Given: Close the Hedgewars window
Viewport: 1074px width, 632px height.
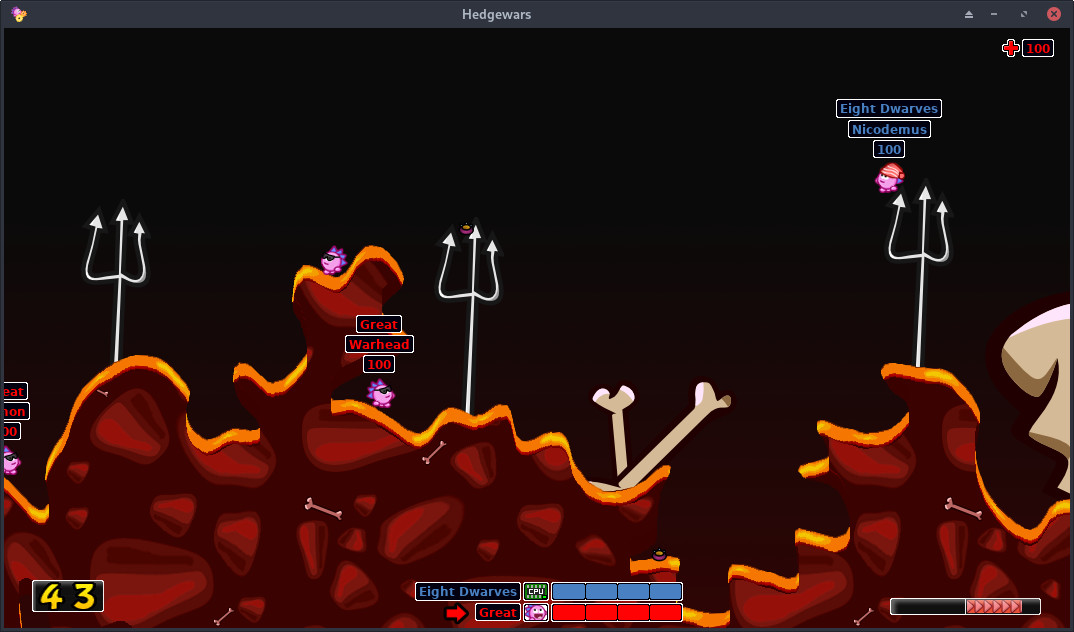Looking at the screenshot, I should coord(1053,14).
